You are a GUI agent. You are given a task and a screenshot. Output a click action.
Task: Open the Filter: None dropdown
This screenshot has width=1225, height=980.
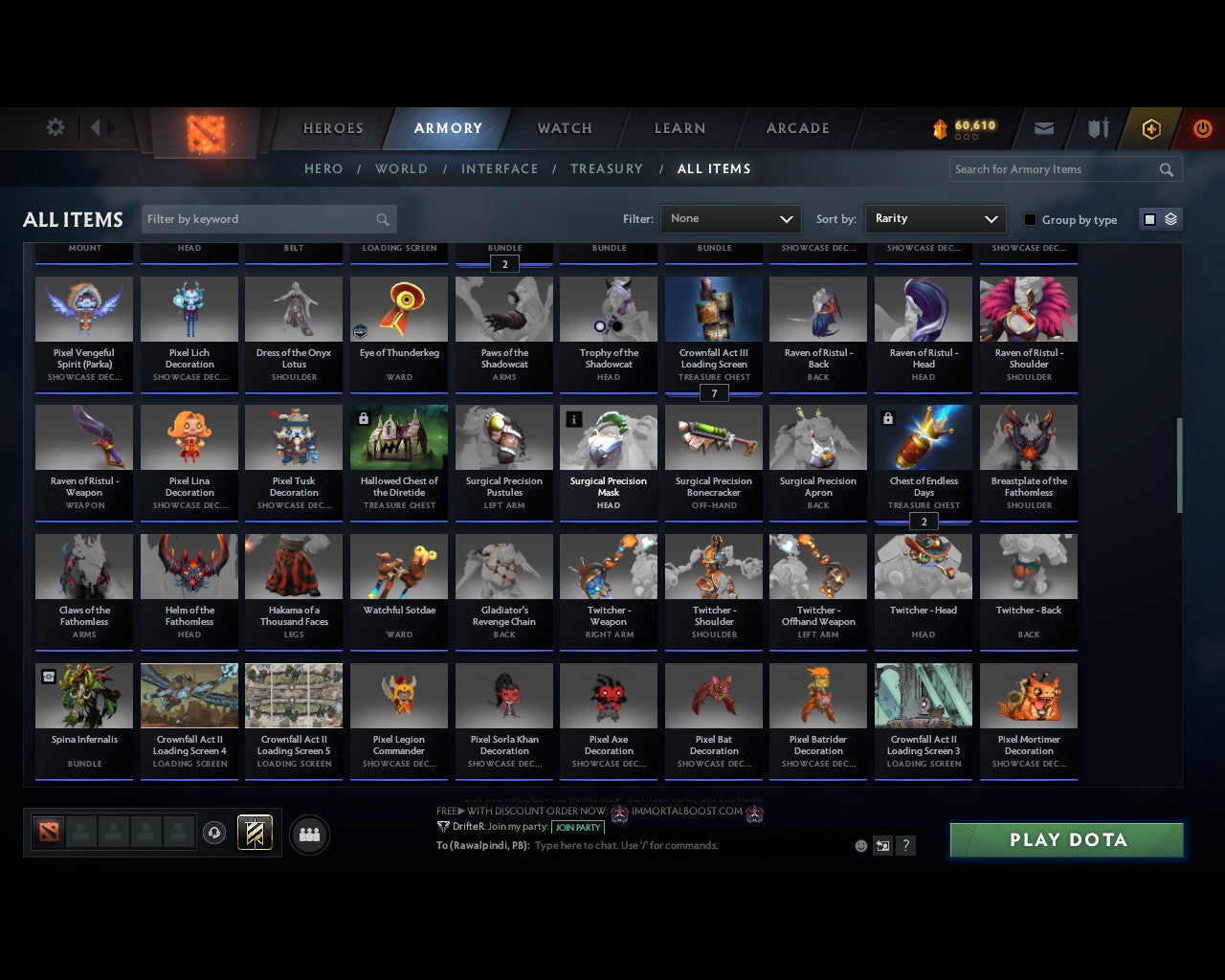point(730,219)
